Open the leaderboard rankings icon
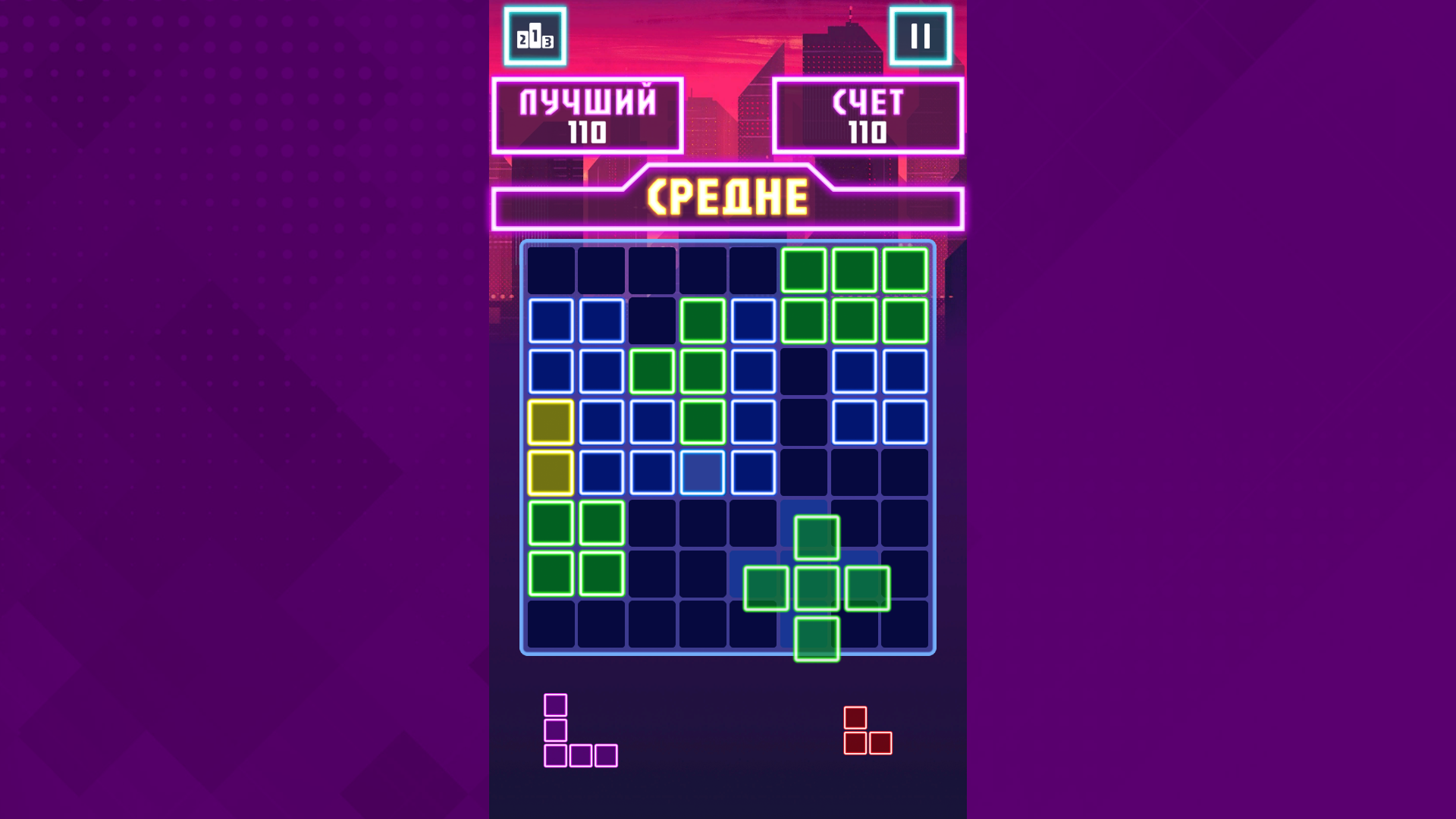Screen dimensions: 1456x819 point(537,37)
